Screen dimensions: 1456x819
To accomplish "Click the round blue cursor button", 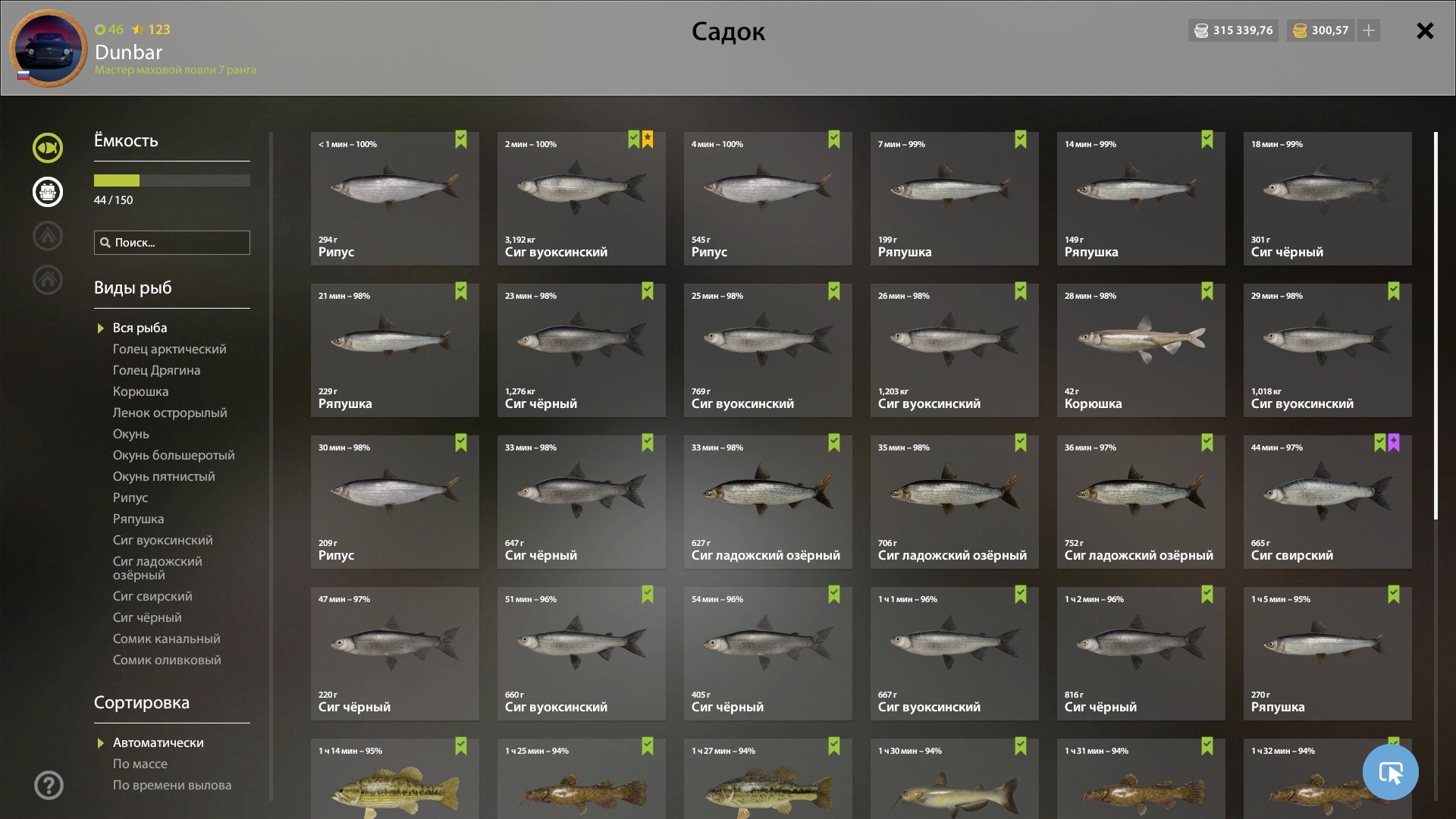I will (1390, 772).
